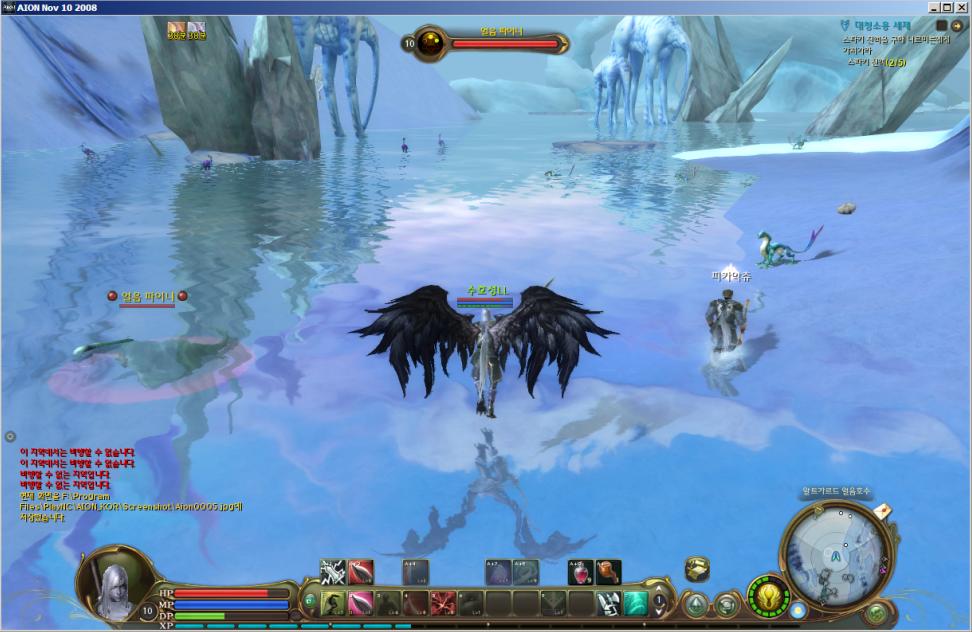The width and height of the screenshot is (972, 632).
Task: Trigger the pink blade skill in the hotbar
Action: pyautogui.click(x=361, y=603)
